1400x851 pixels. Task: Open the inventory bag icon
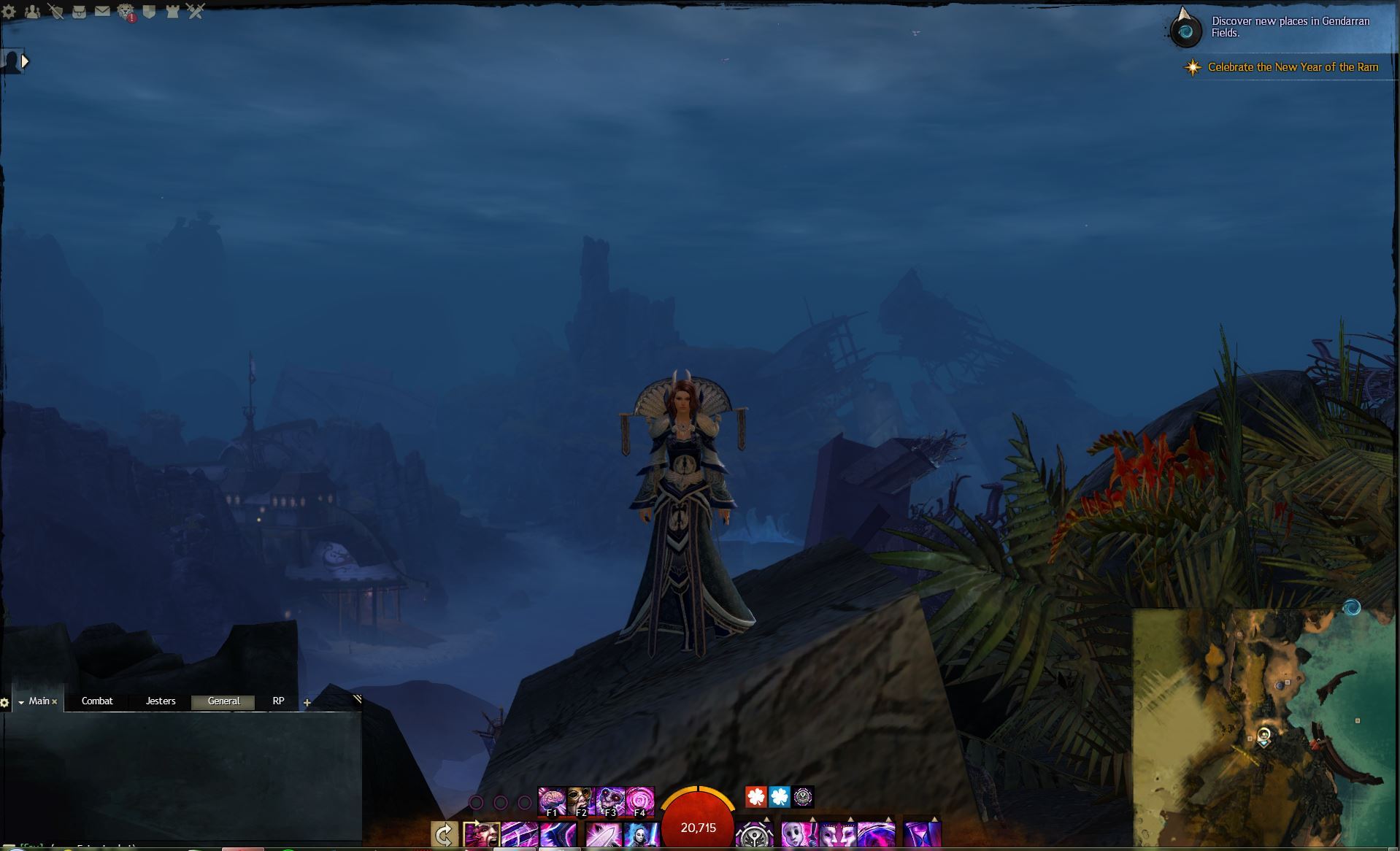[79, 12]
